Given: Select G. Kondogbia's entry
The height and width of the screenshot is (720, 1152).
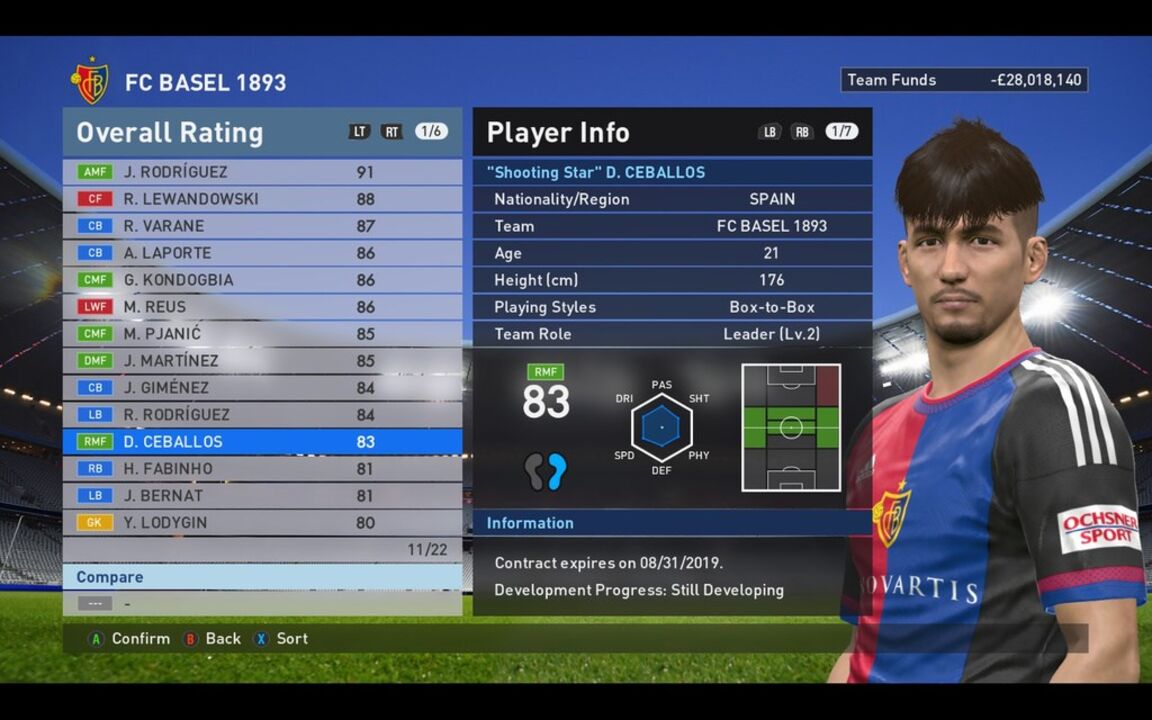Looking at the screenshot, I should coord(262,280).
